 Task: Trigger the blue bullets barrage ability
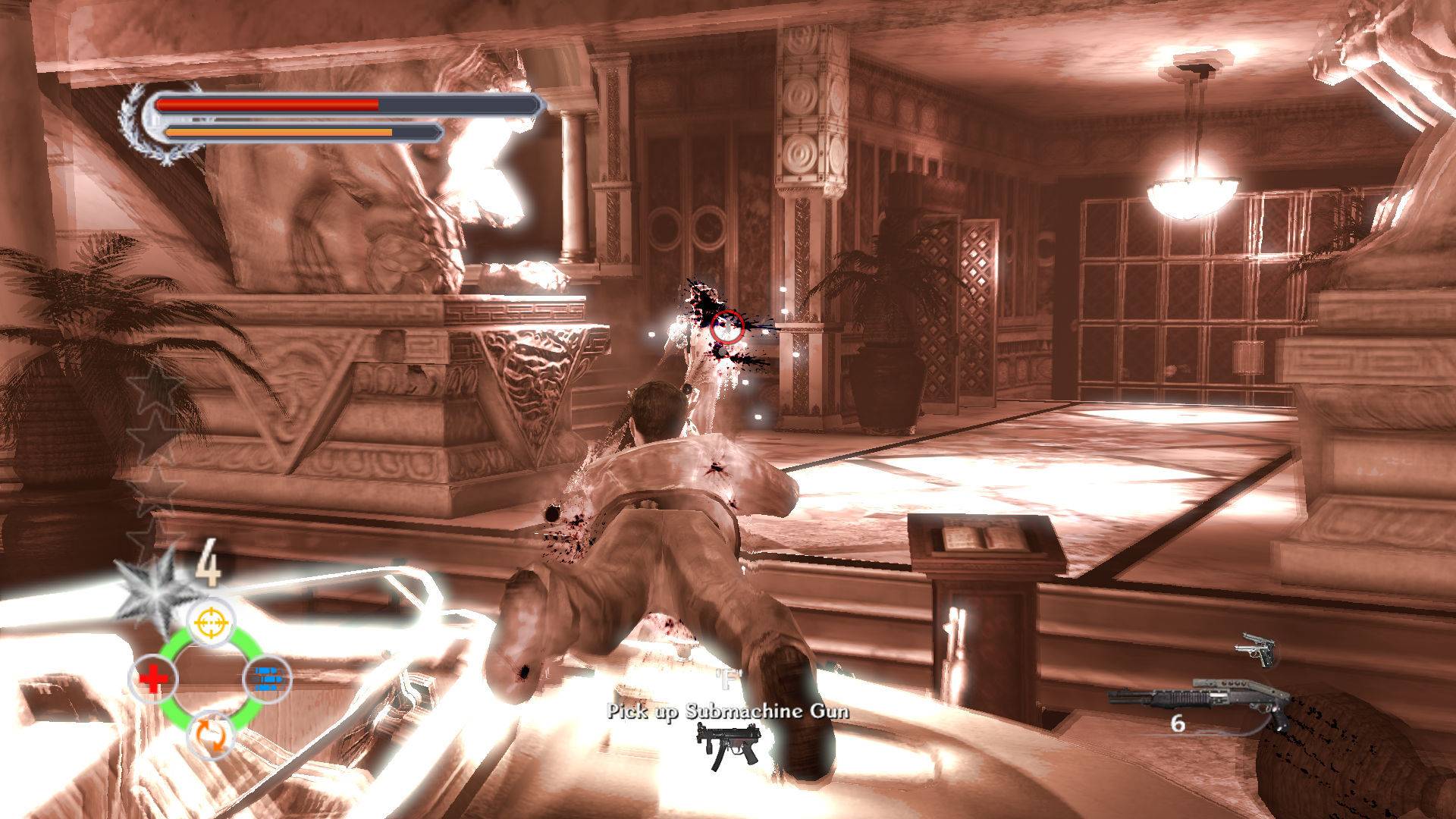267,679
